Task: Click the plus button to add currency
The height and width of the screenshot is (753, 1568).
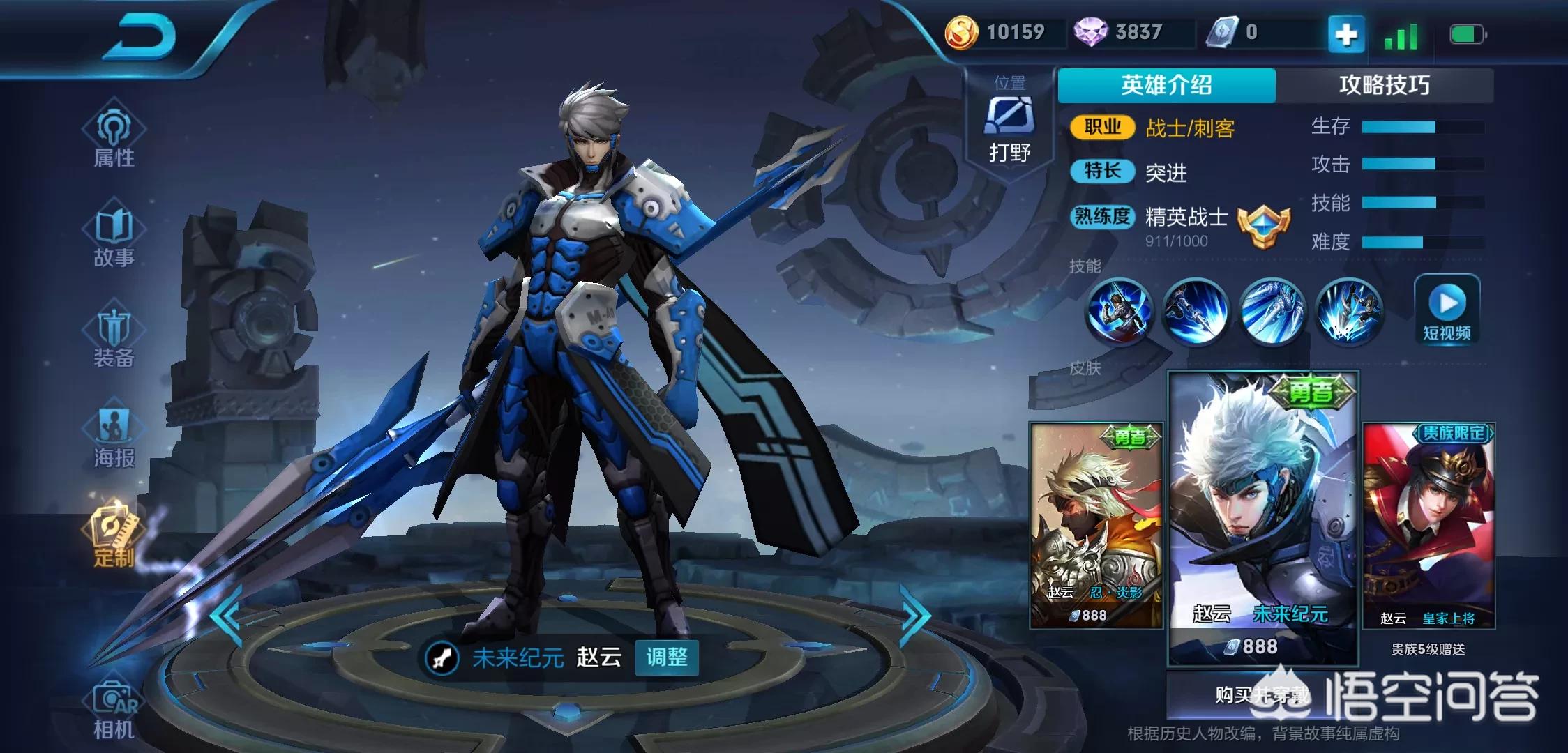Action: [x=1345, y=34]
